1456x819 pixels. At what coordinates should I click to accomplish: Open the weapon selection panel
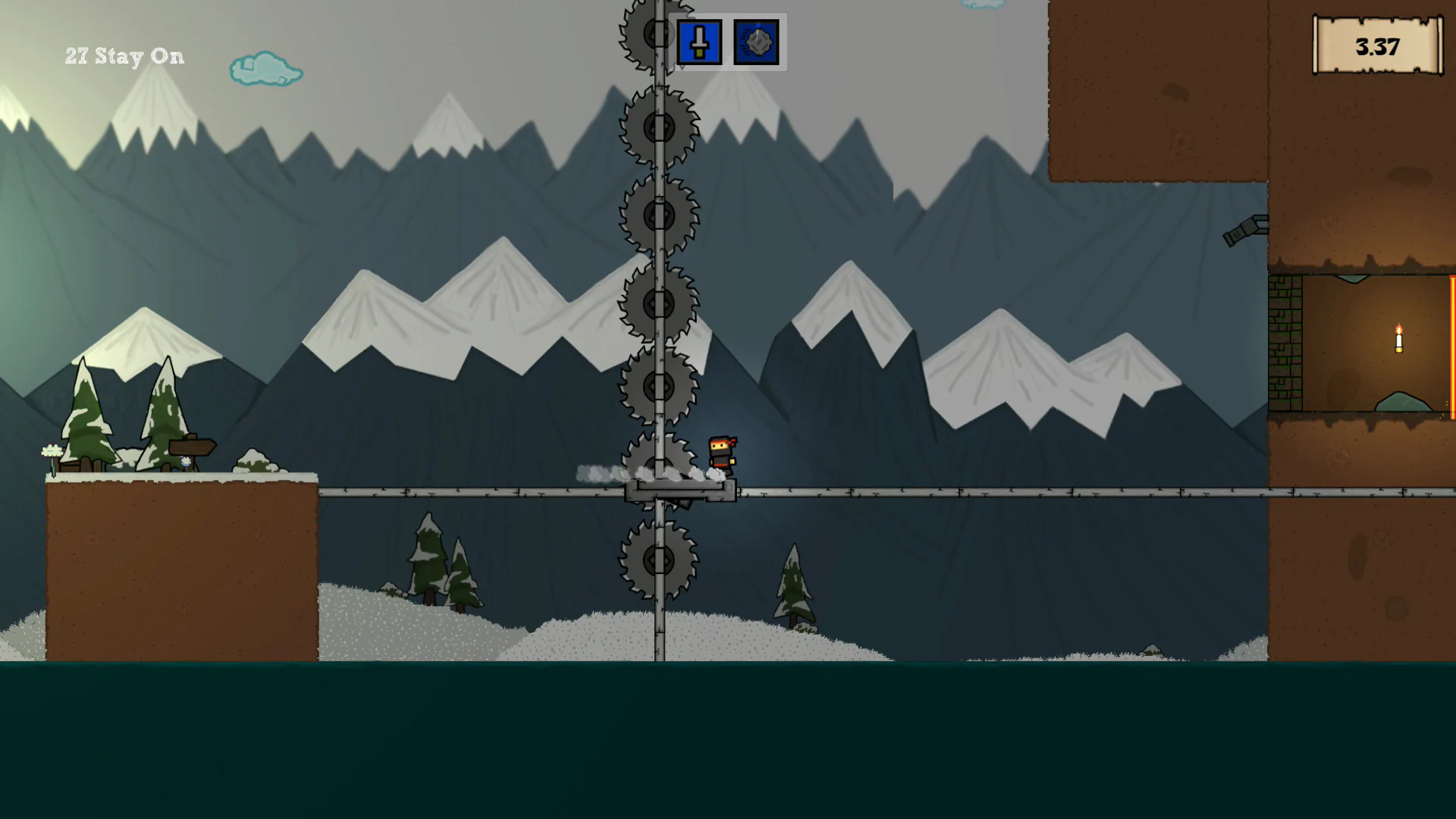pyautogui.click(x=728, y=42)
